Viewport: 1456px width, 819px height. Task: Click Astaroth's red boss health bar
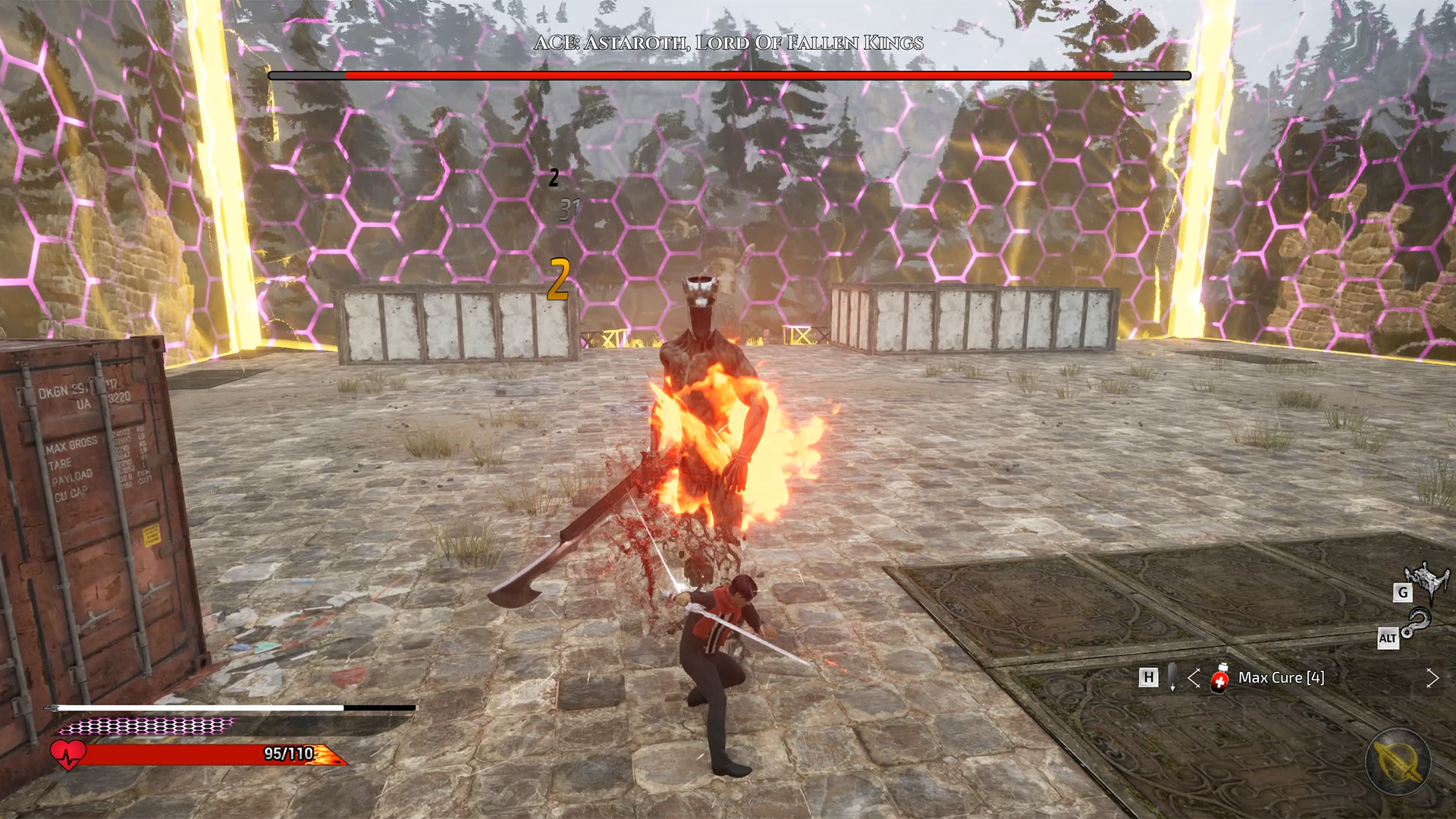pos(728,77)
